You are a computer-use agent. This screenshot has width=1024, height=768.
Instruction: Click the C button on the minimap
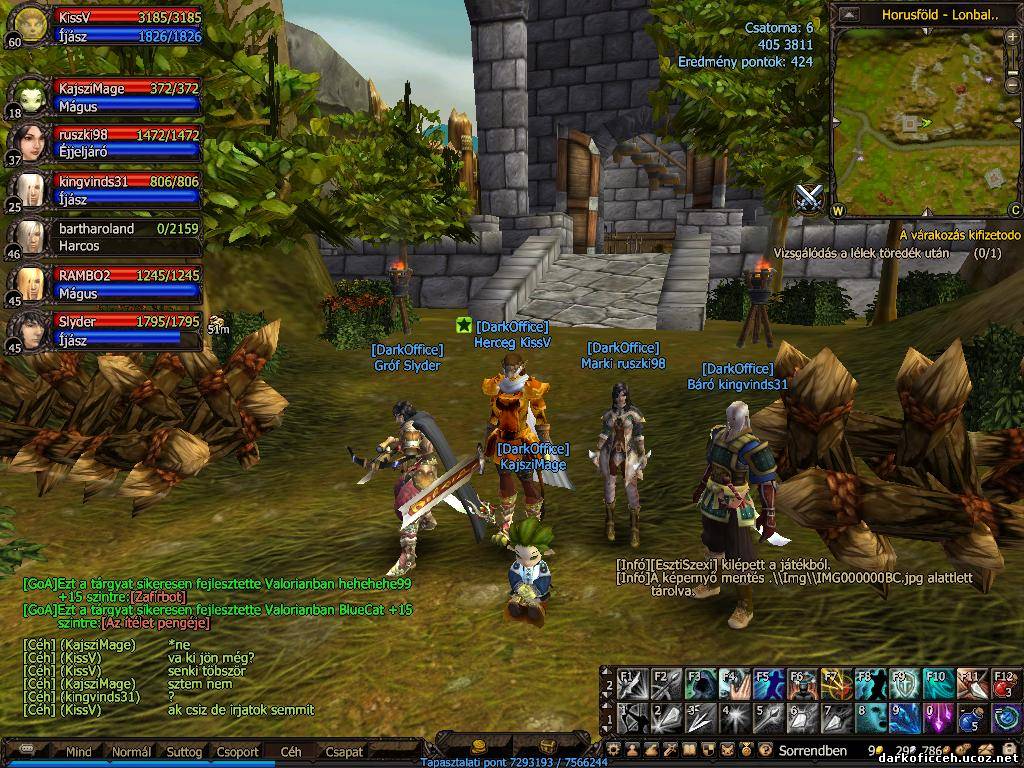(1014, 210)
